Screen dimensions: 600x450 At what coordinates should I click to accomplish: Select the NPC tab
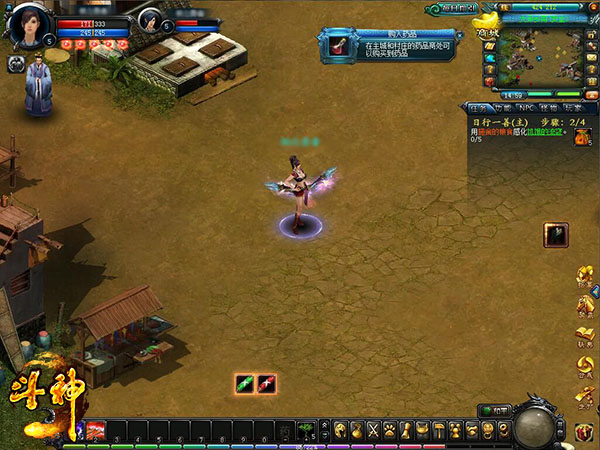click(526, 107)
